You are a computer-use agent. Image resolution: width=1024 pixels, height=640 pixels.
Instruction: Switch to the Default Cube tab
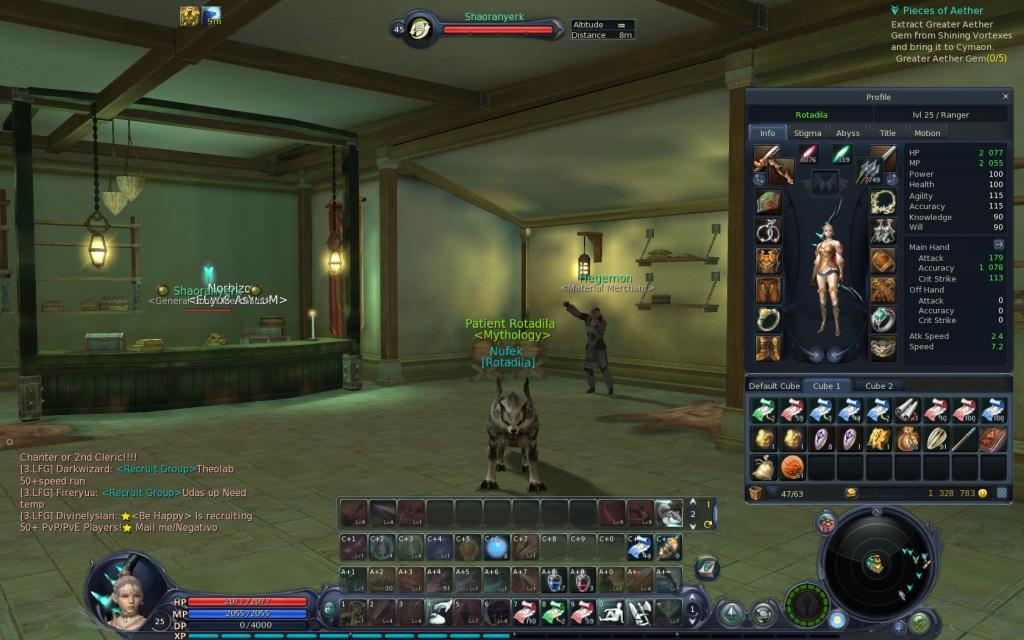pos(775,386)
